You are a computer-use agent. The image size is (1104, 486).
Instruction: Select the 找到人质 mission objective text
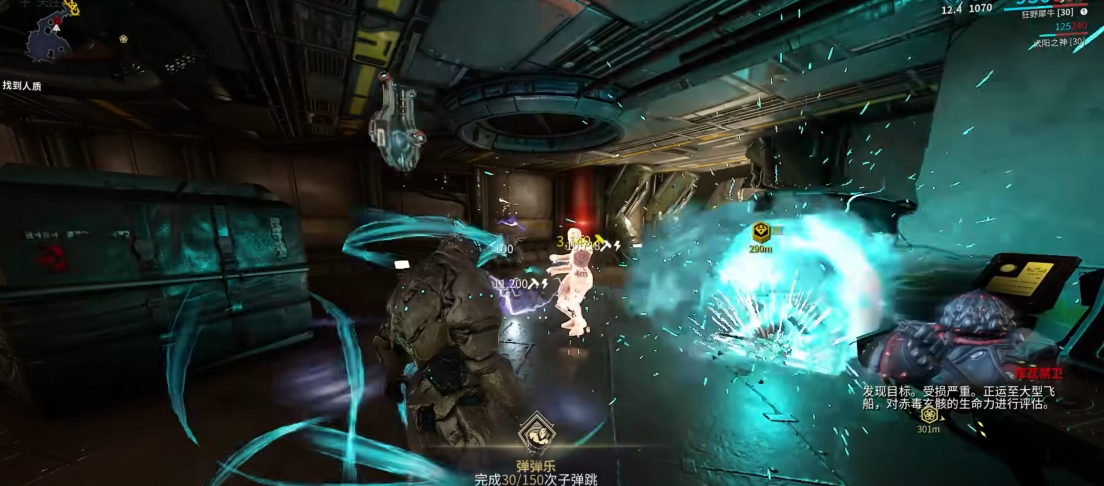click(x=22, y=86)
